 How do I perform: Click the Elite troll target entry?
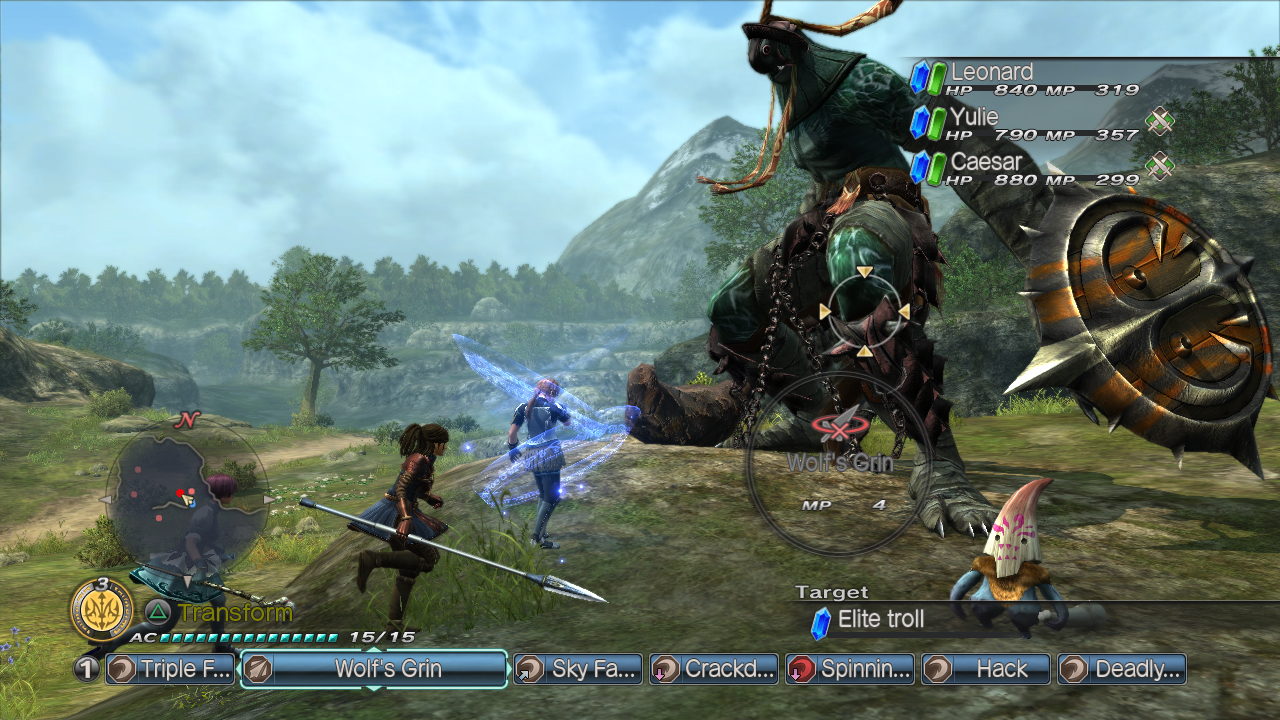(880, 620)
